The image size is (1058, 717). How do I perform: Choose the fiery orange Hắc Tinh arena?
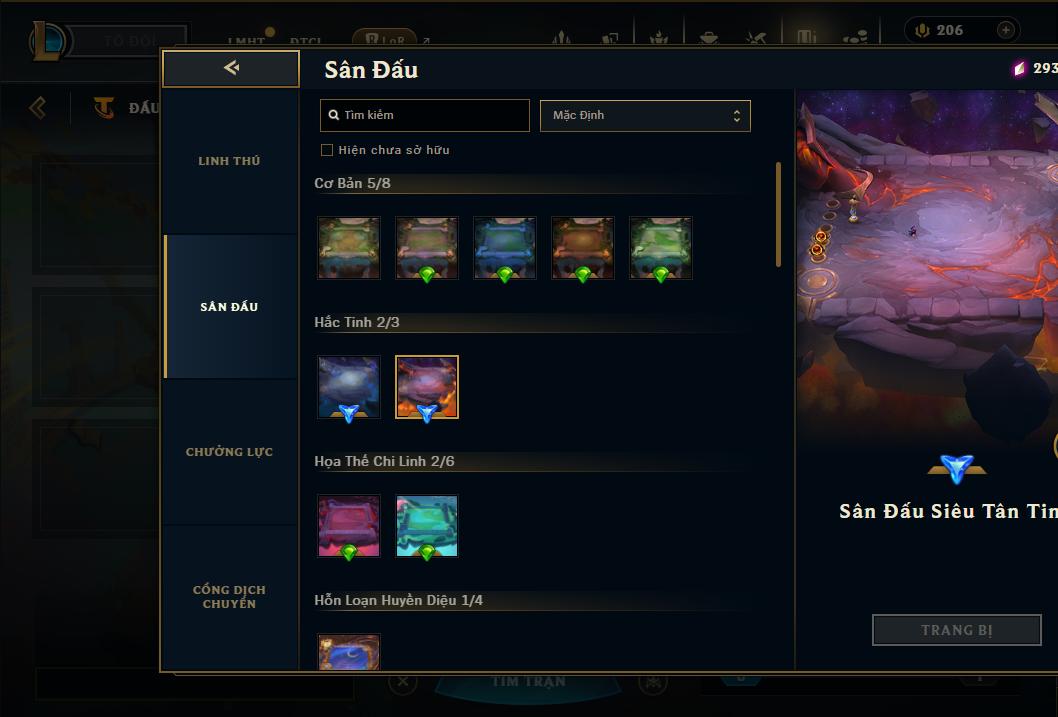[x=427, y=387]
